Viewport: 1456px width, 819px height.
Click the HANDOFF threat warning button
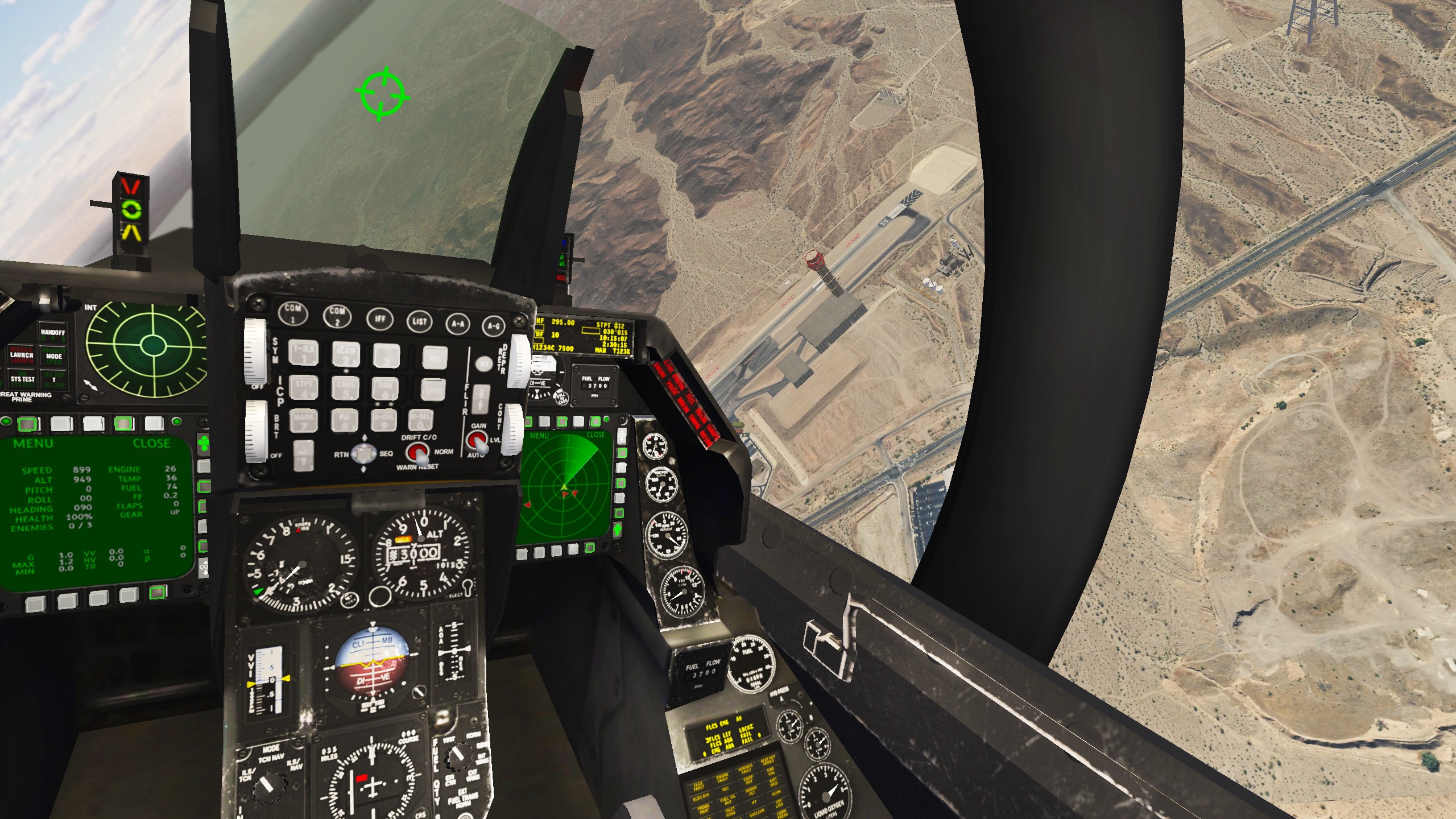click(53, 332)
